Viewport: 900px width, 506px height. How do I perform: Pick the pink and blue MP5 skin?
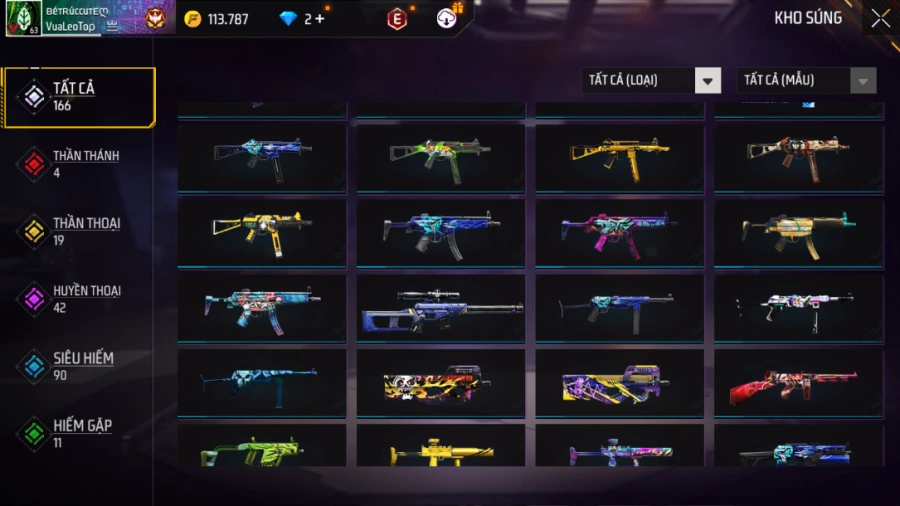coord(619,232)
